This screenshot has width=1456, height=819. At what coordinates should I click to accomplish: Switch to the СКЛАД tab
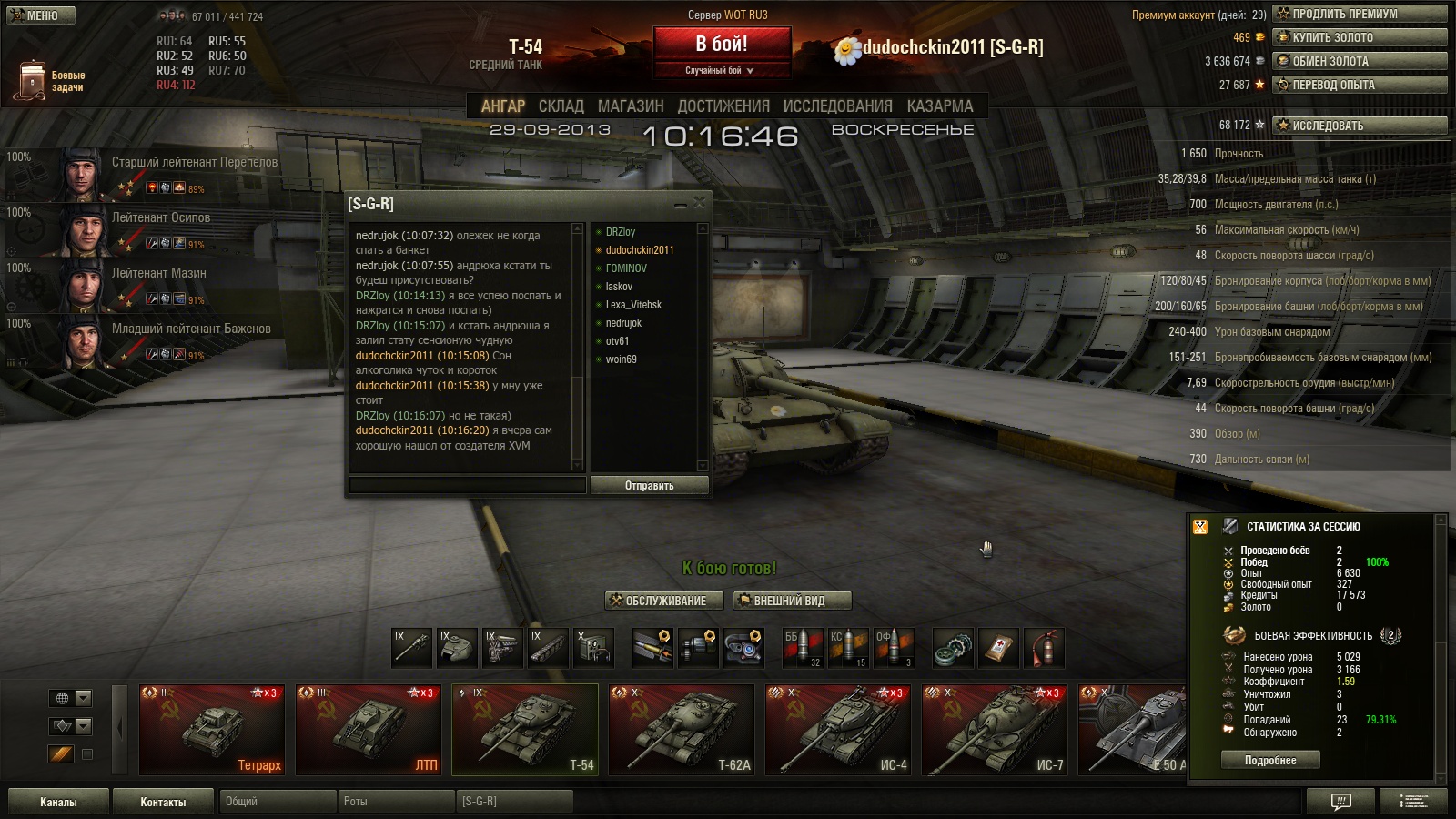click(561, 106)
